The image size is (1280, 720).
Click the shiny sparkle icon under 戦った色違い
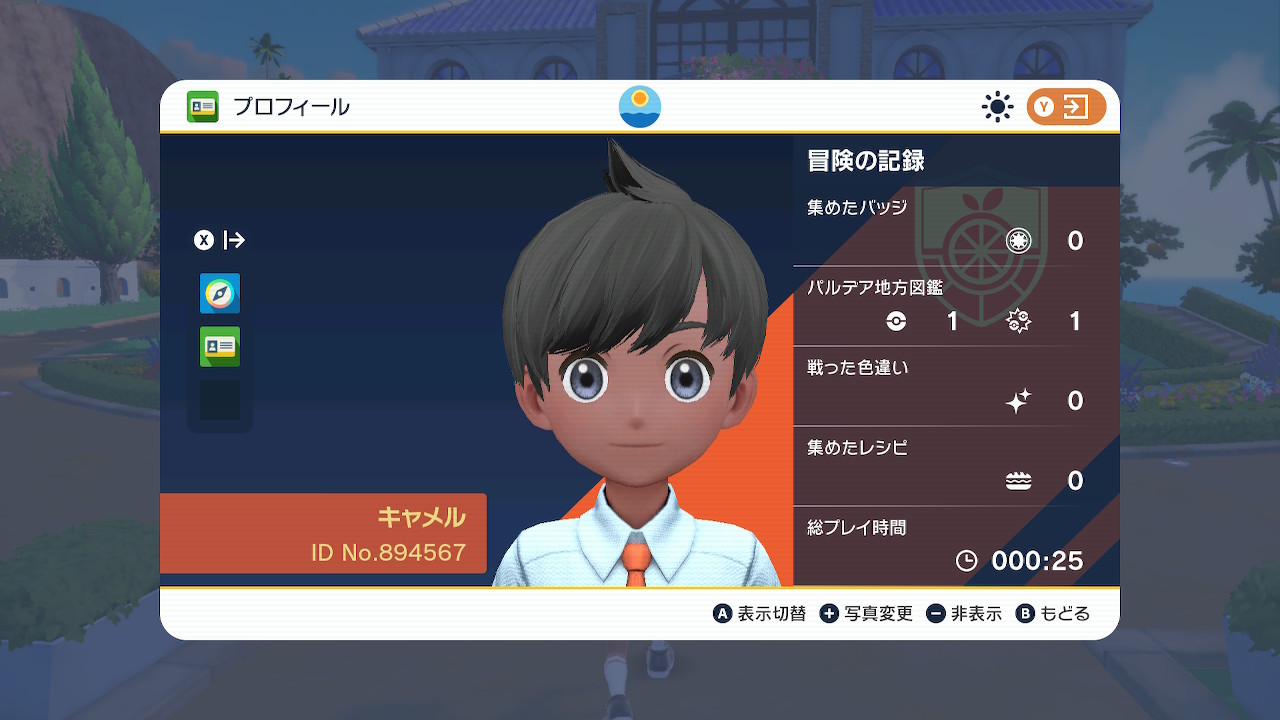(x=1018, y=400)
